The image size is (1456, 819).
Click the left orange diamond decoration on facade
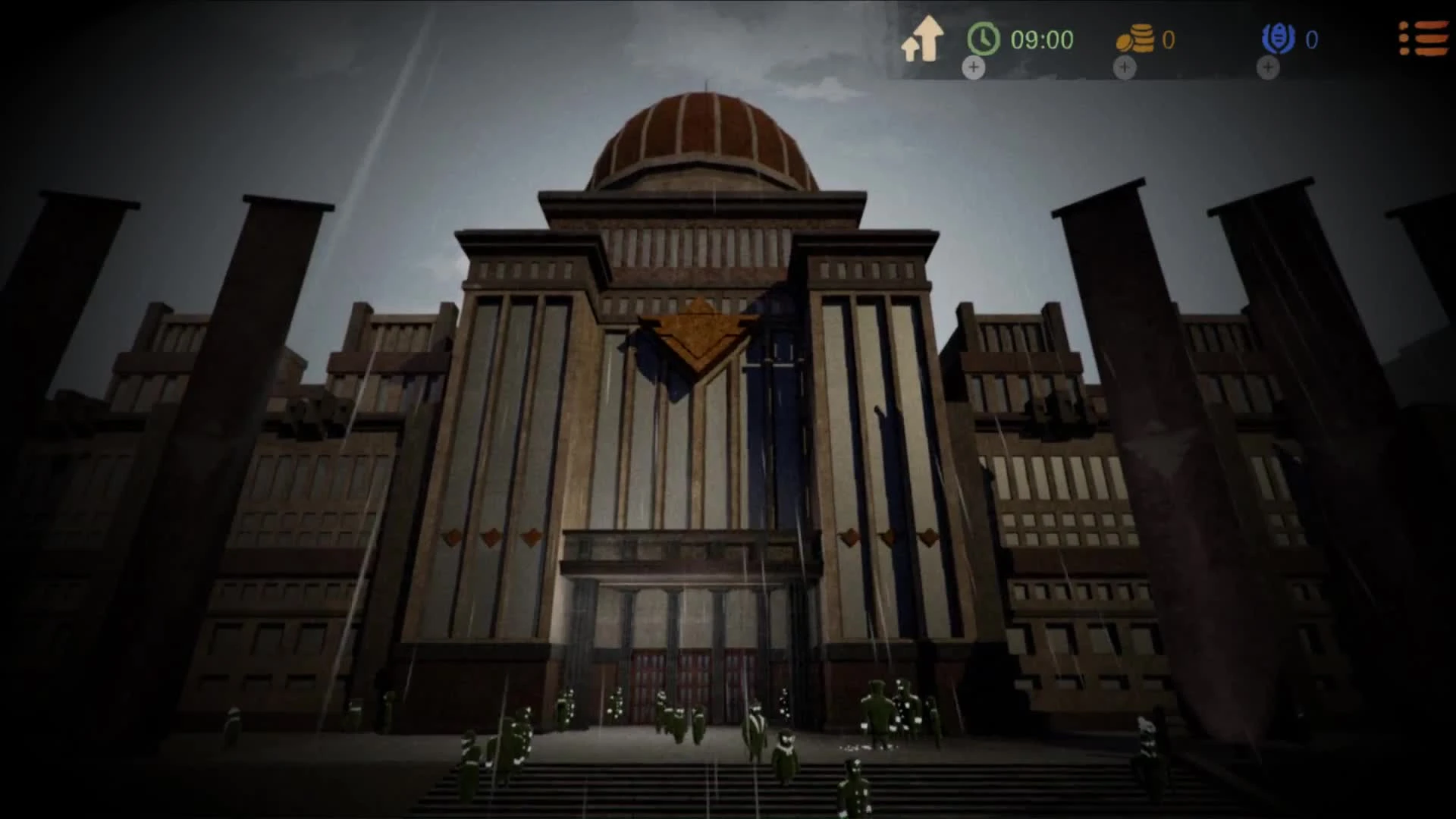[x=452, y=535]
